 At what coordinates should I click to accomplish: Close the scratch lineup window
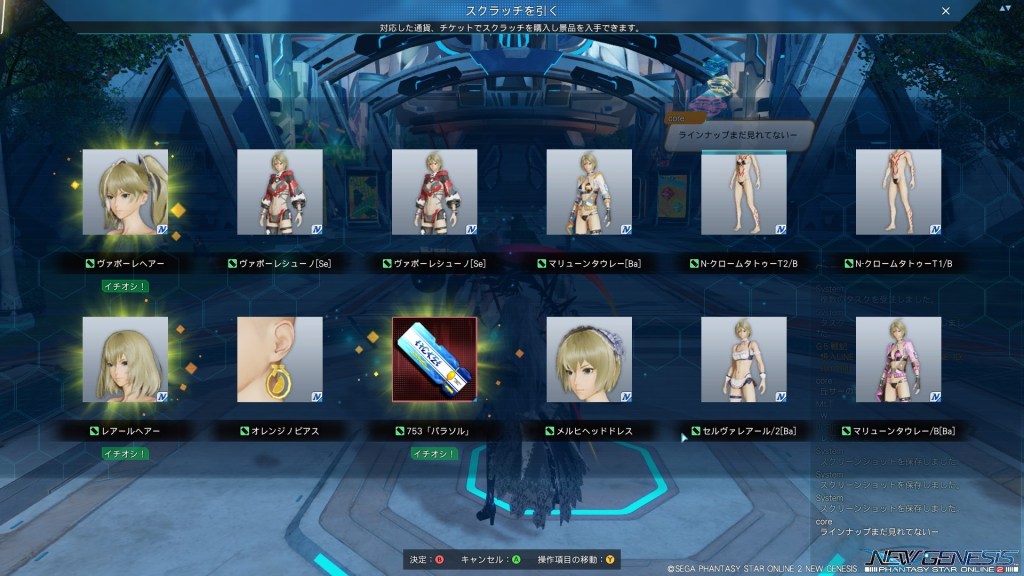tap(946, 10)
